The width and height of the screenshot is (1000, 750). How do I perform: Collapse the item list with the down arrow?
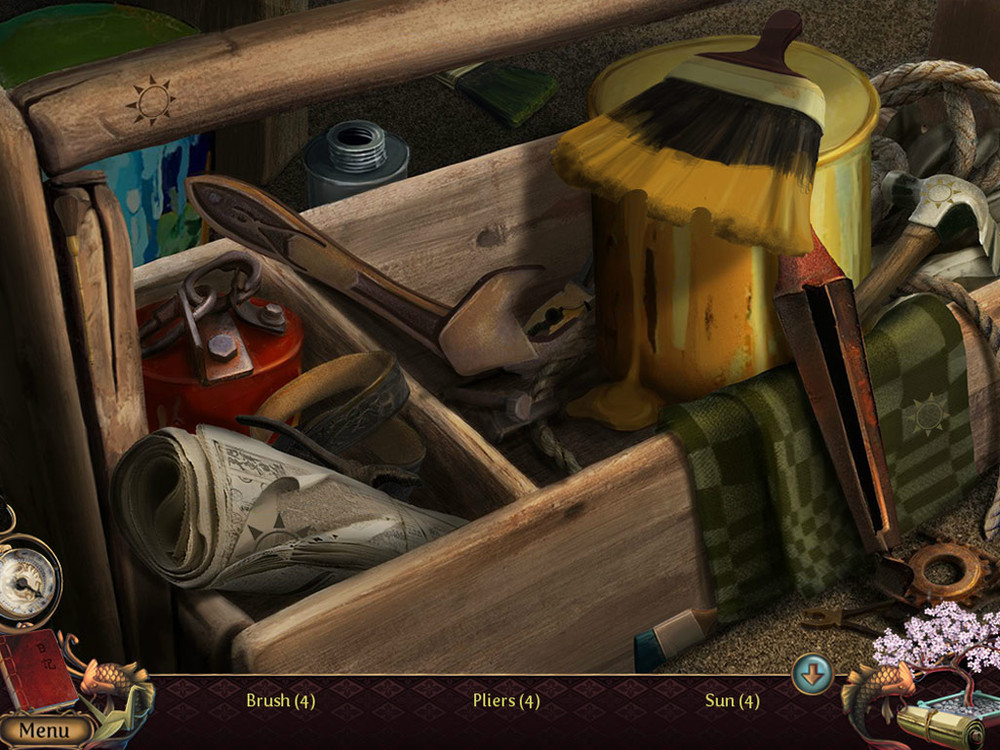812,674
